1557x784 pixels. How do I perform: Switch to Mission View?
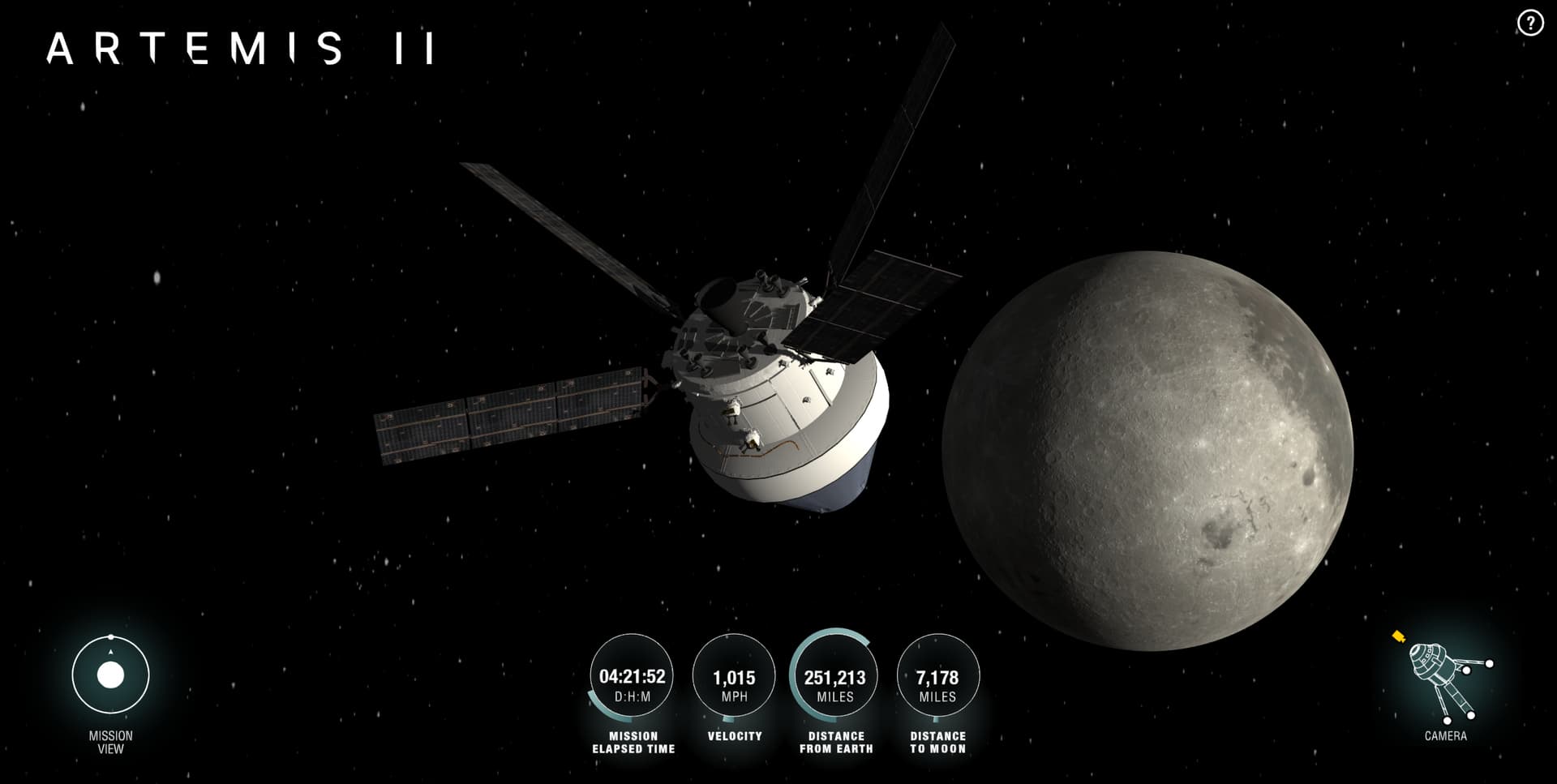(x=110, y=675)
